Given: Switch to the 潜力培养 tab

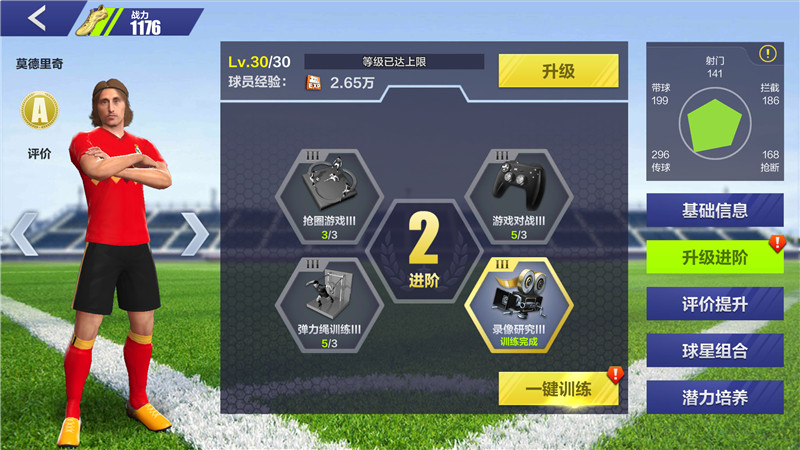Looking at the screenshot, I should [x=714, y=396].
